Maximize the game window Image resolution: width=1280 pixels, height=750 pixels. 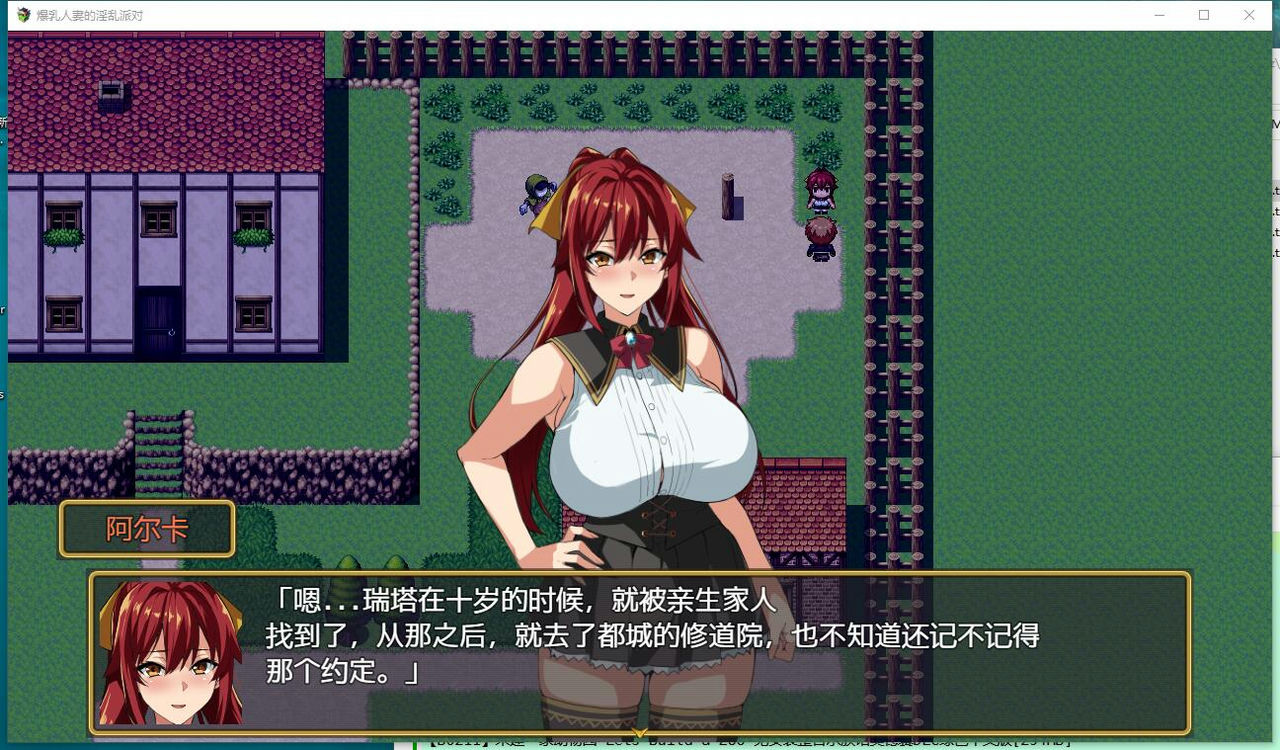coord(1204,15)
